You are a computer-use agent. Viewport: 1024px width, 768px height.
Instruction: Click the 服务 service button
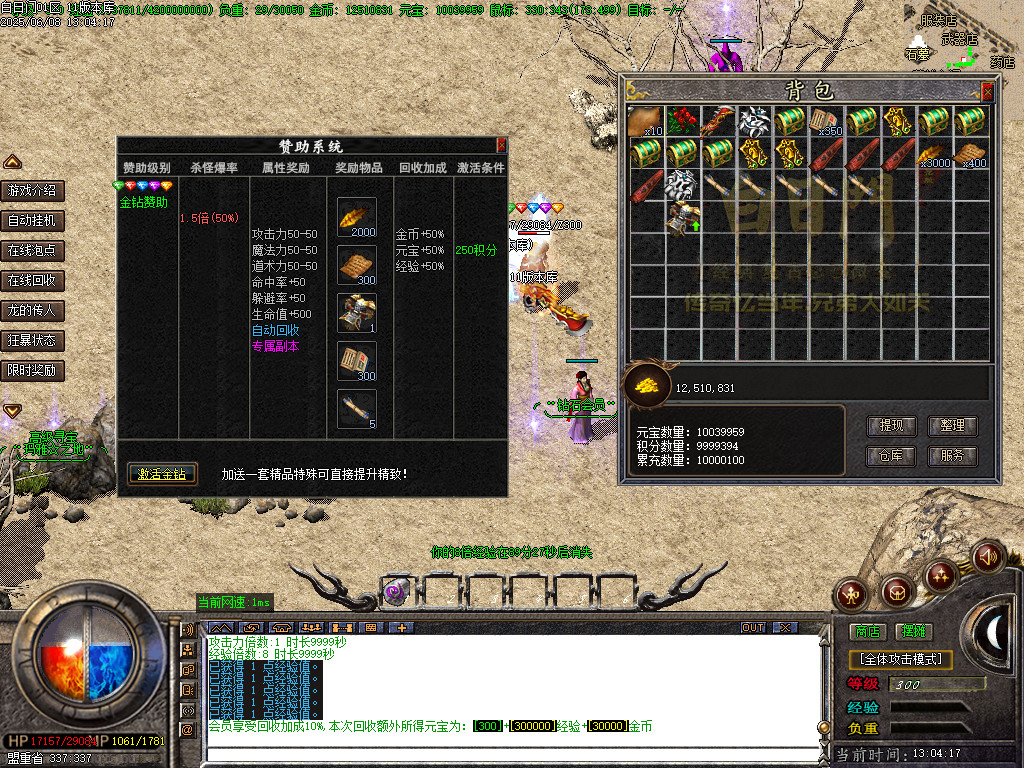952,456
